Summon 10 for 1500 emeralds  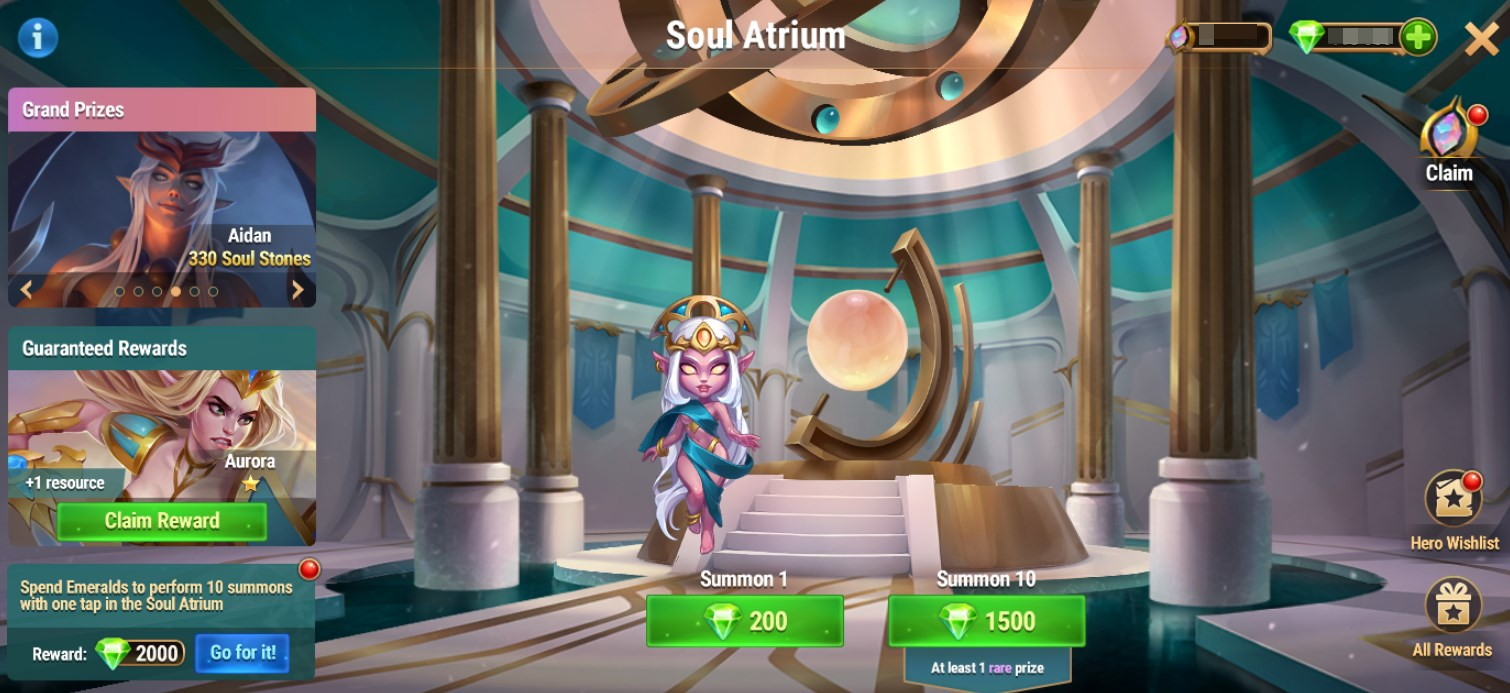986,621
